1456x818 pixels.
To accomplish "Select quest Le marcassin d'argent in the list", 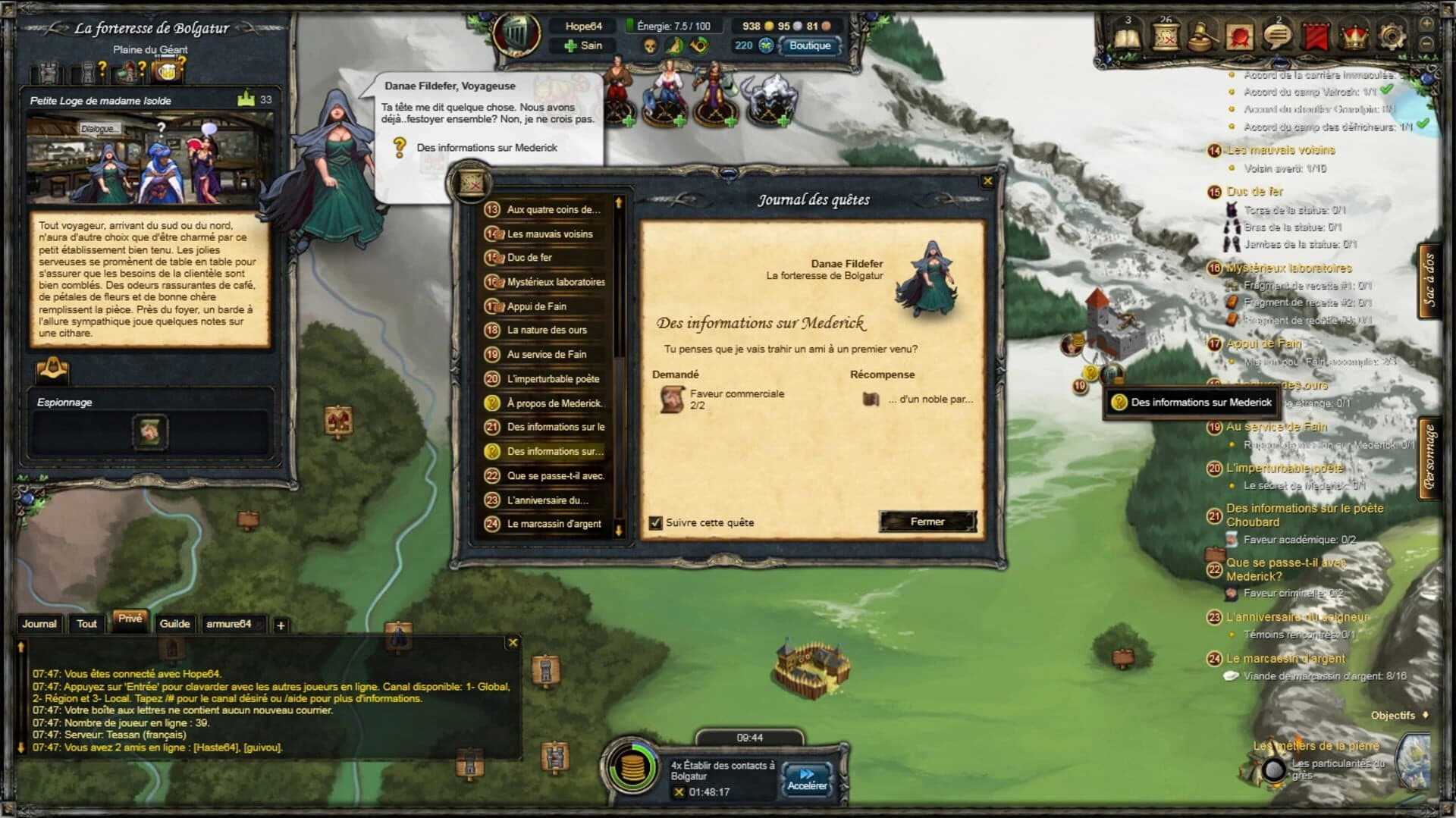I will point(554,523).
